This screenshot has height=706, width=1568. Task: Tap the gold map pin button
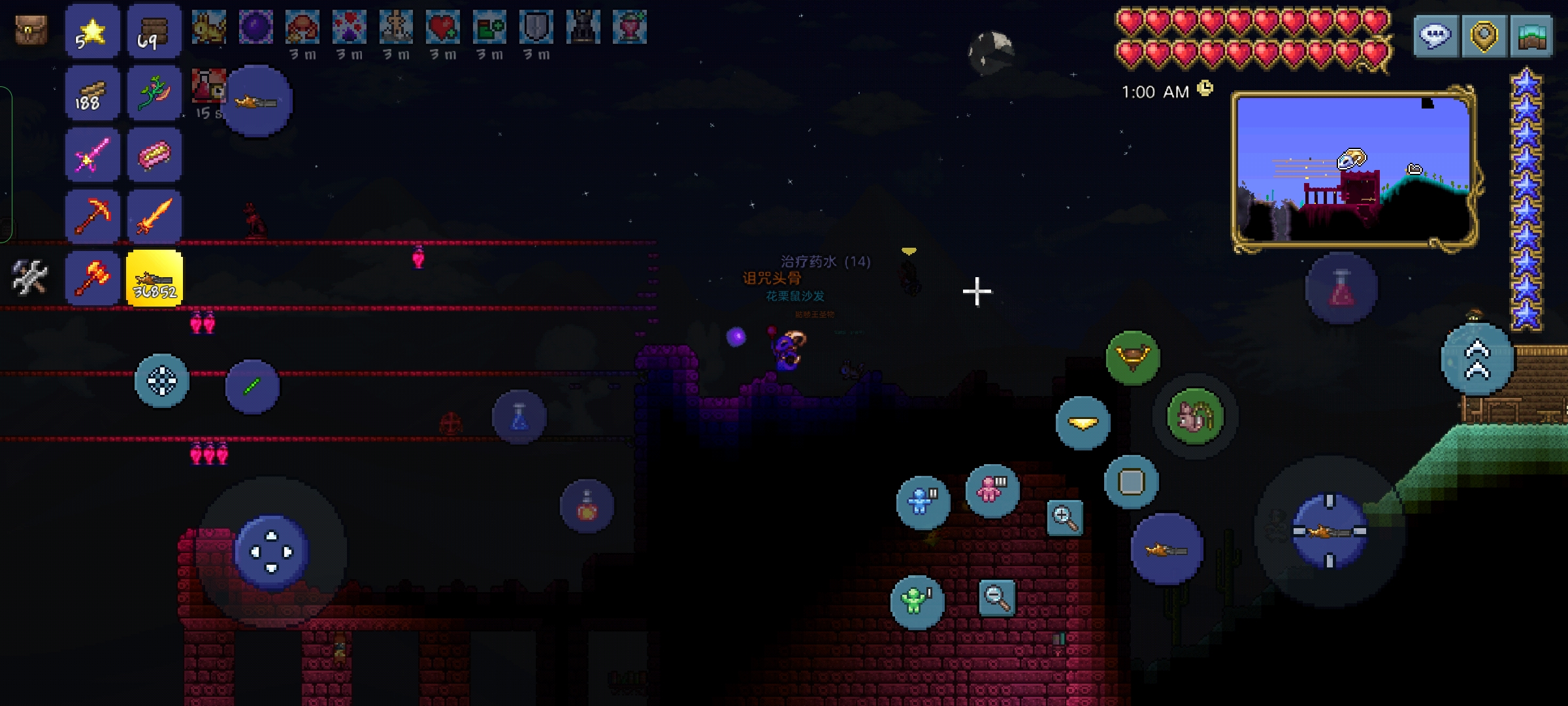click(x=1483, y=35)
